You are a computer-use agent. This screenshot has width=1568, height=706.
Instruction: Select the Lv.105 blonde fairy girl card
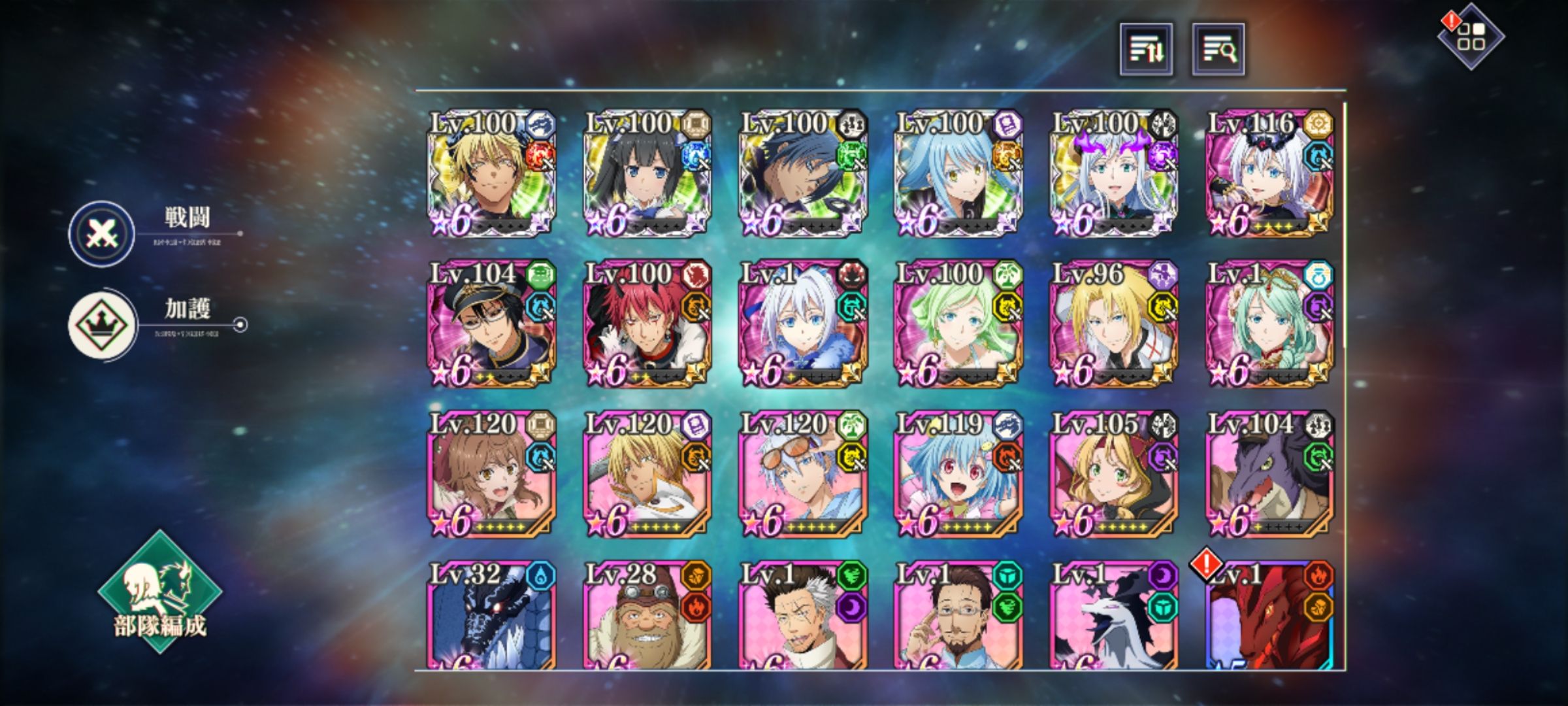coord(1113,474)
